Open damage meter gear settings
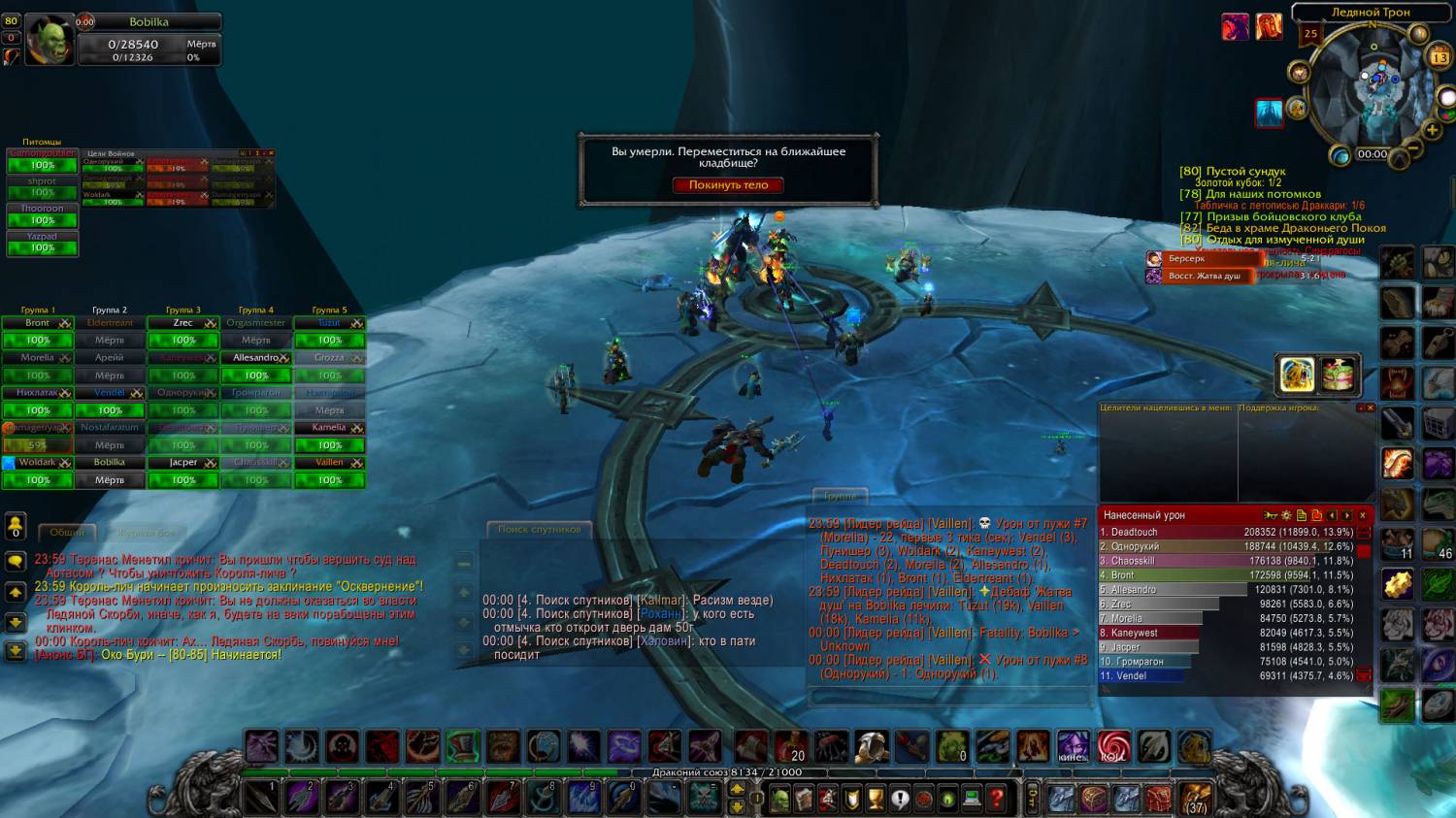Image resolution: width=1456 pixels, height=818 pixels. [1286, 515]
